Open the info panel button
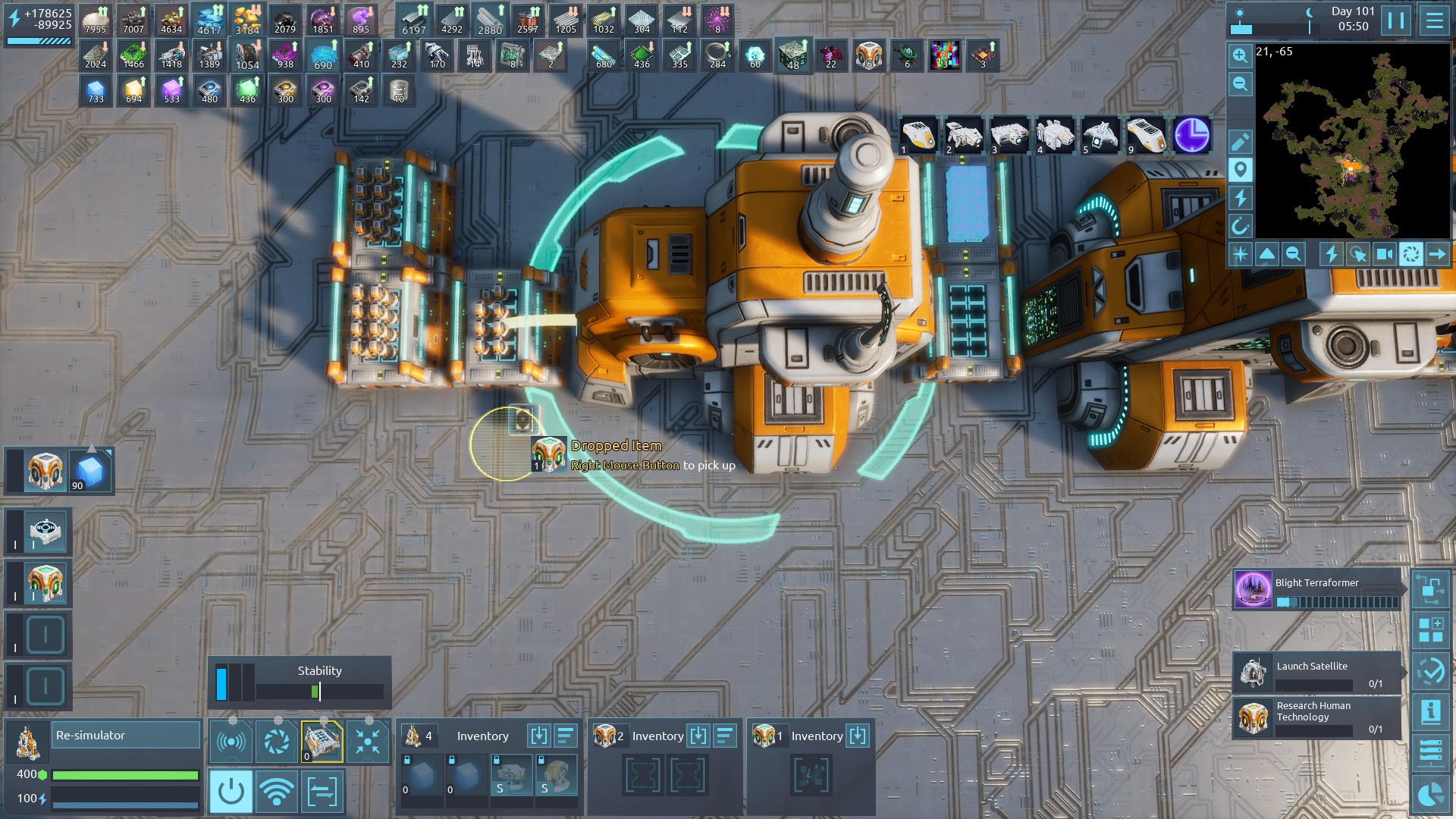This screenshot has width=1456, height=819. (1430, 712)
